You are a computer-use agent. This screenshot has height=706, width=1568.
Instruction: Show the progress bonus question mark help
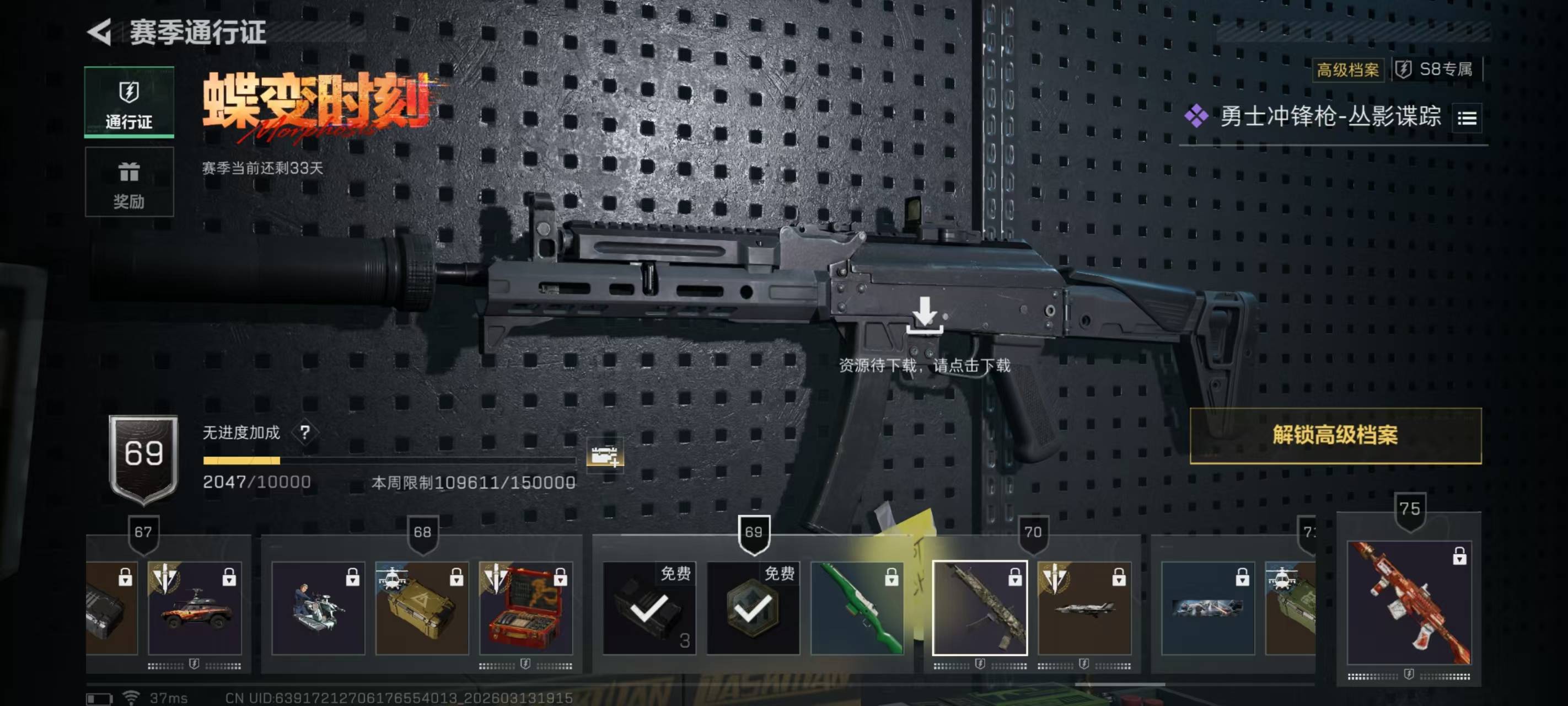304,432
